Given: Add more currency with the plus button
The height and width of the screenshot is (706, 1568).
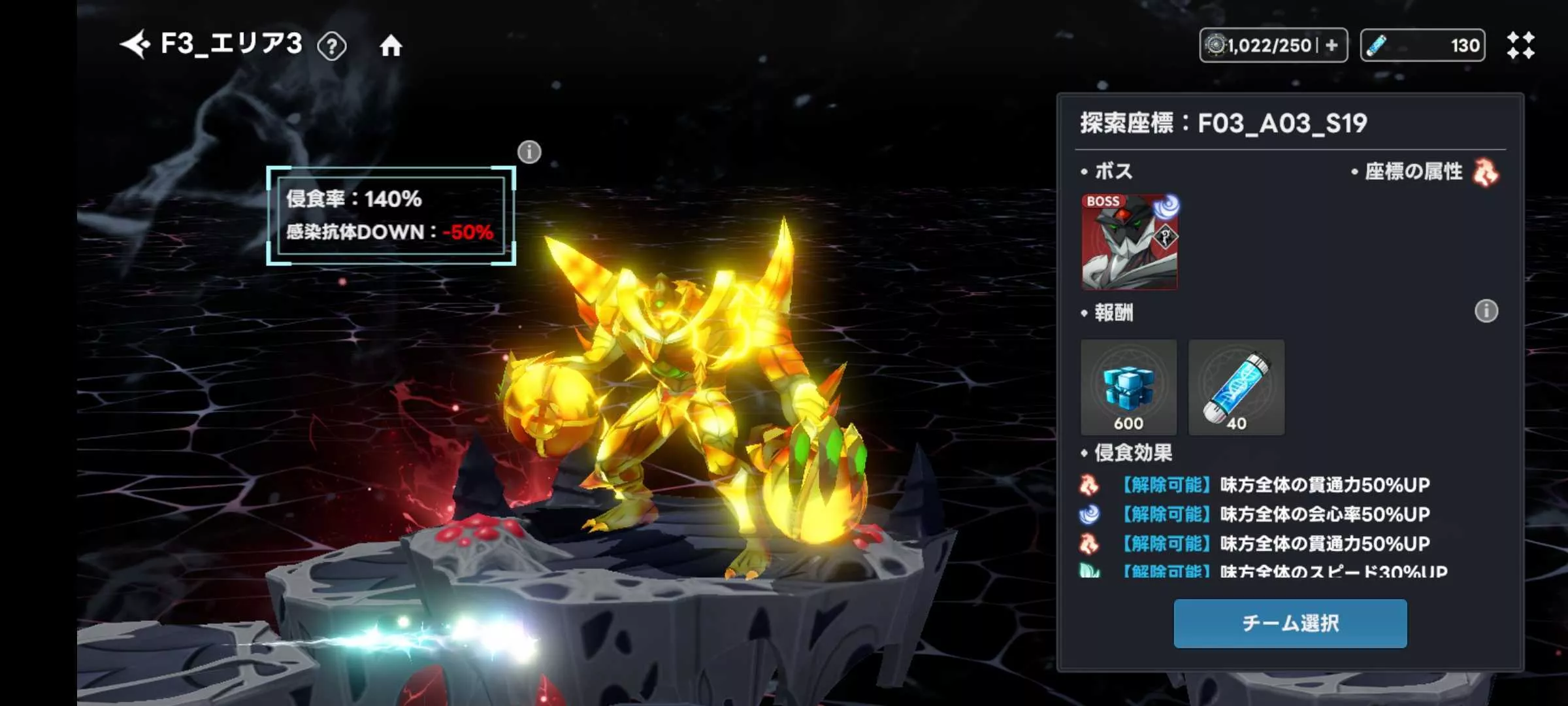Looking at the screenshot, I should point(1331,45).
